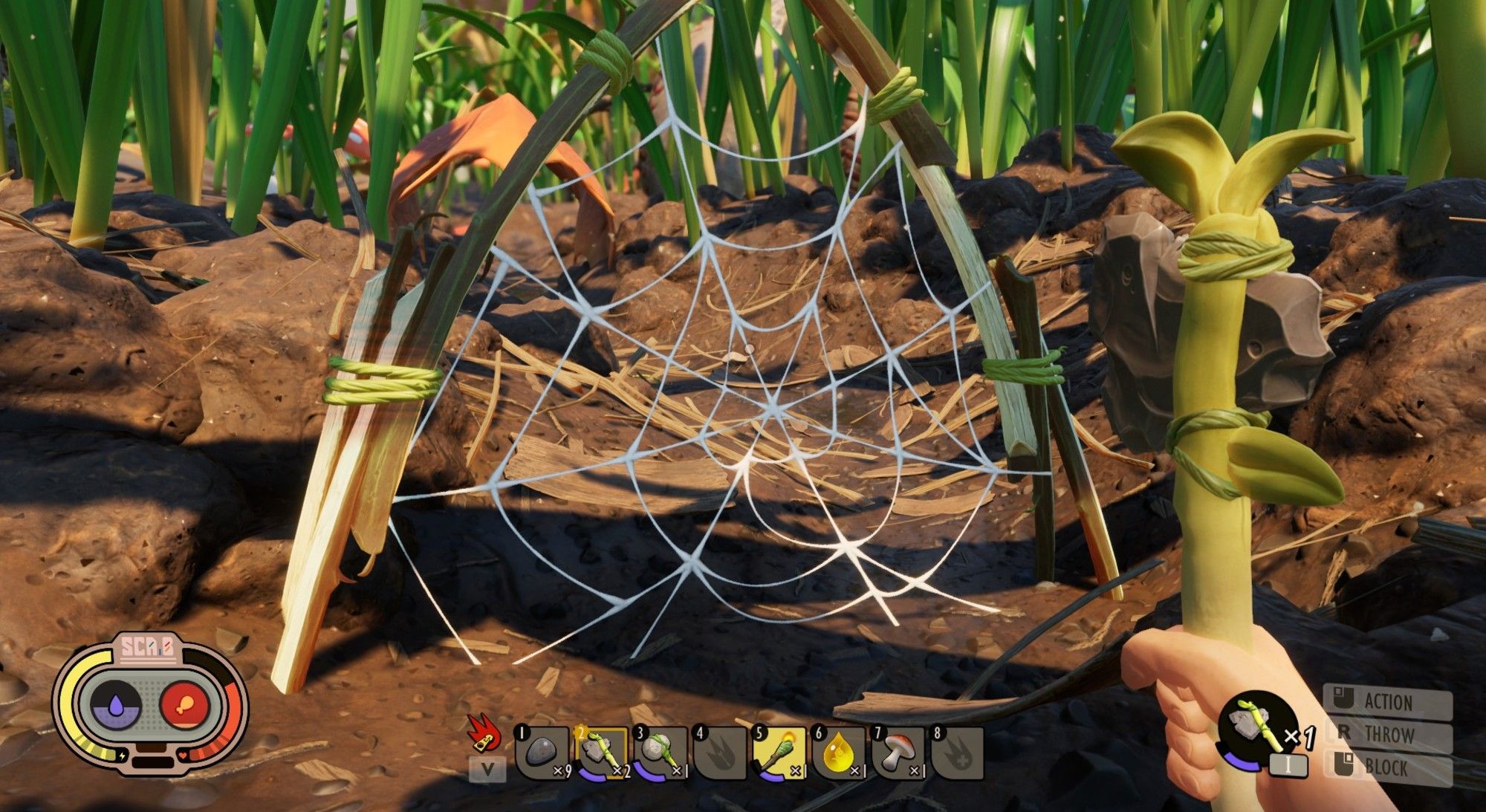Image resolution: width=1486 pixels, height=812 pixels.
Task: Select the pebblet axe in hotbar slot 2
Action: click(x=600, y=753)
